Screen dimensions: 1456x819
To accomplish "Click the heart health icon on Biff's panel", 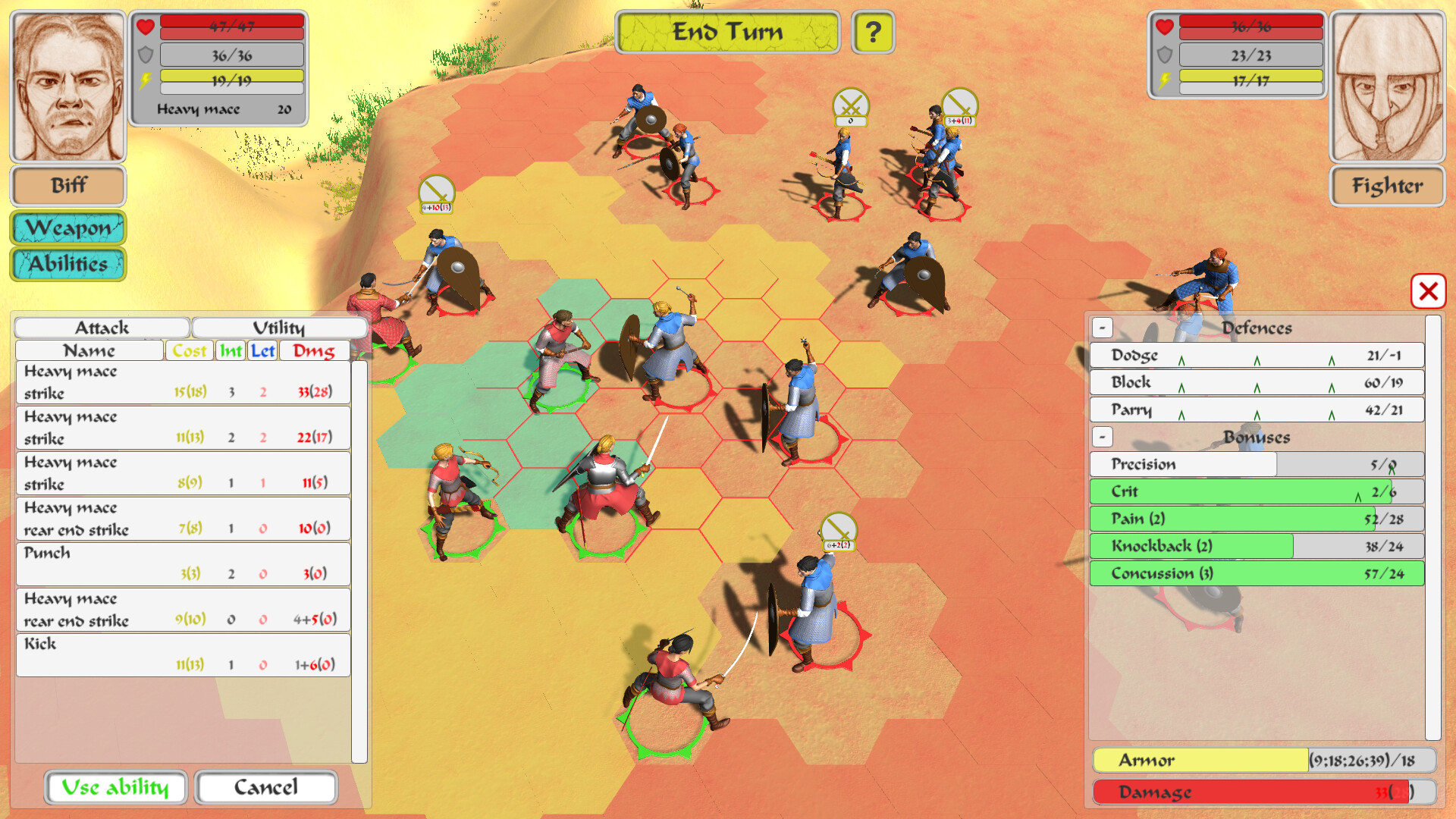I will click(x=147, y=25).
